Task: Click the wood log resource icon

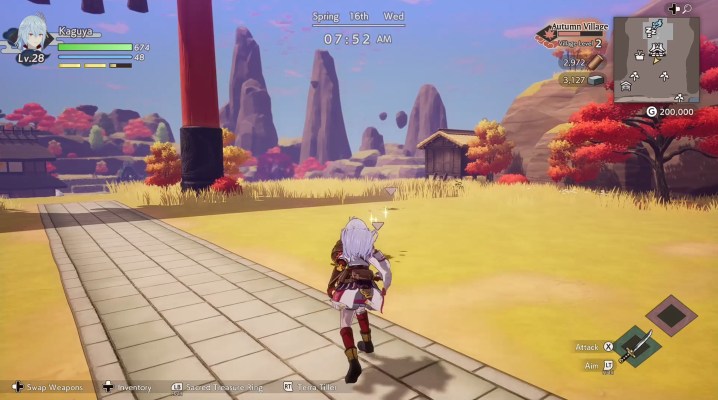Action: pos(596,62)
